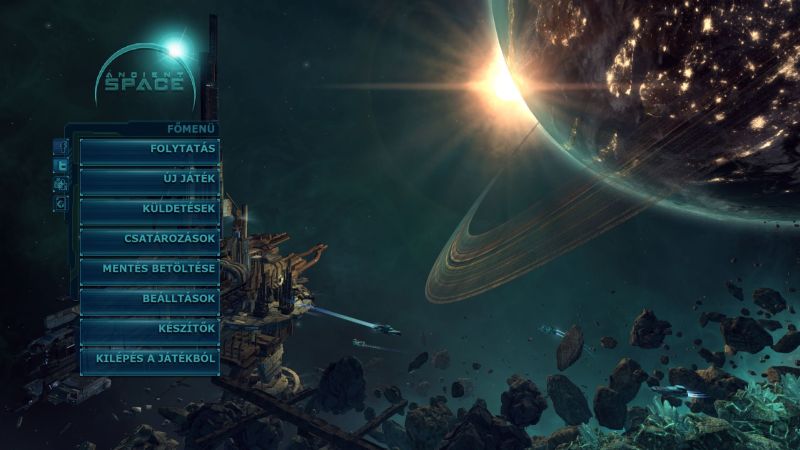Open the Küldetések missions menu
Viewport: 800px width, 450px height.
pyautogui.click(x=149, y=210)
